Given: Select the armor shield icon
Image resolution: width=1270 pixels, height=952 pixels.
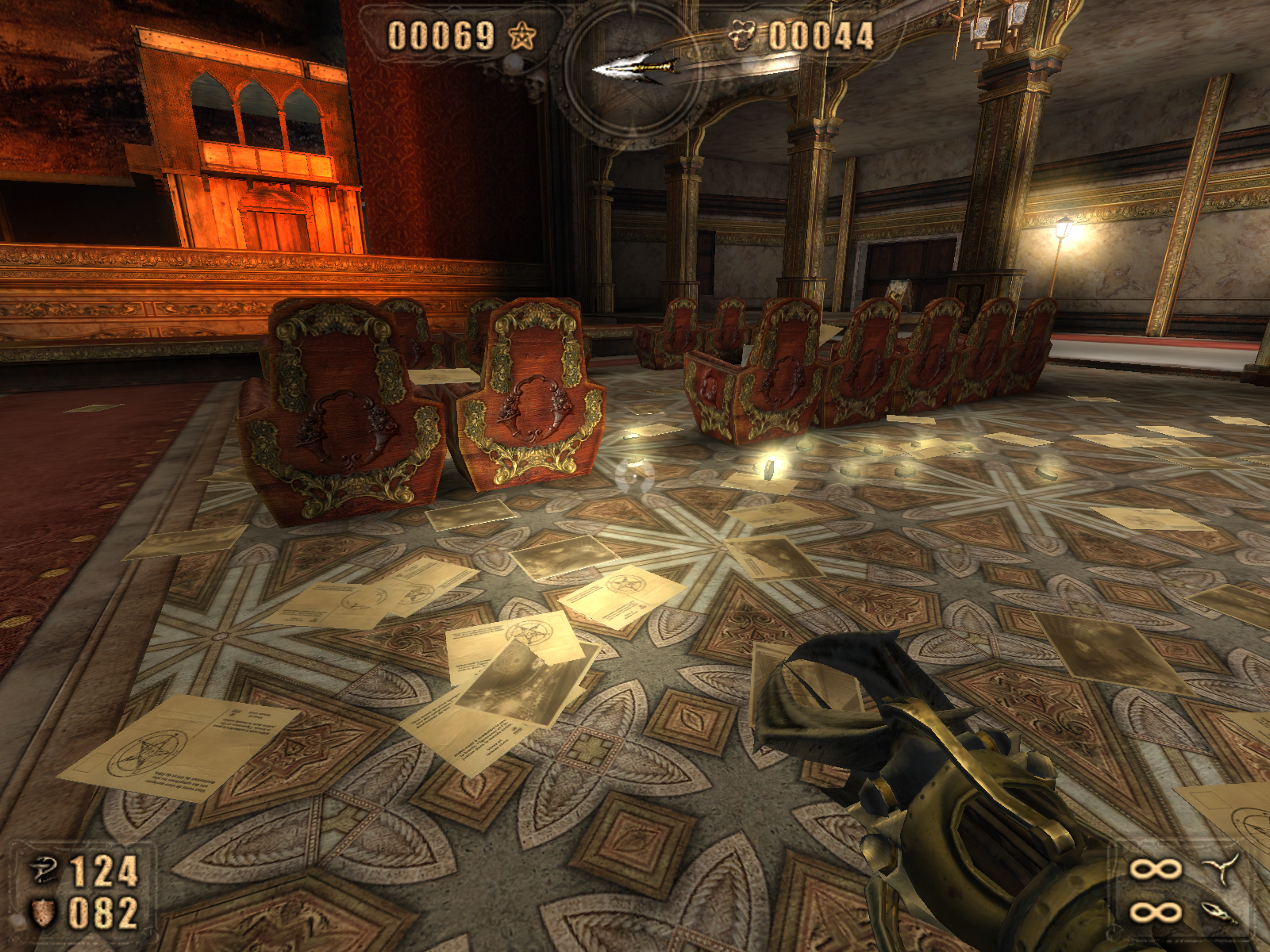Looking at the screenshot, I should [x=43, y=912].
